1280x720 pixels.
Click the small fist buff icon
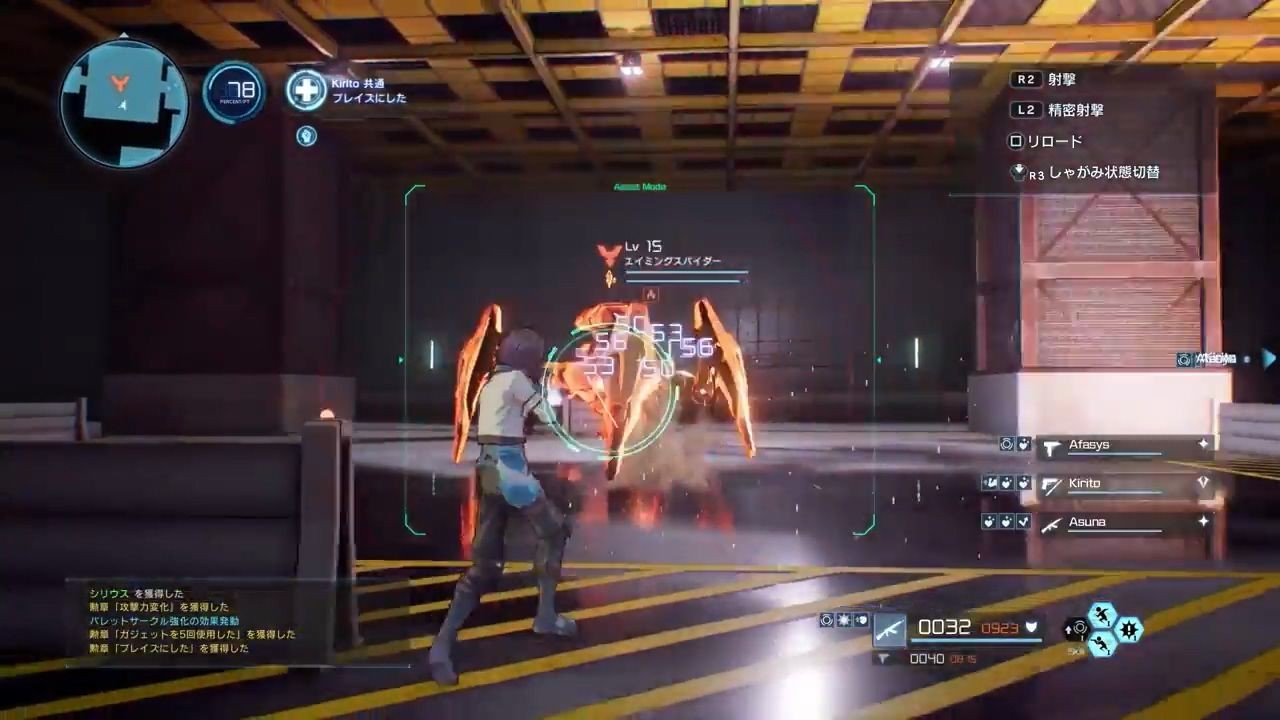307,136
